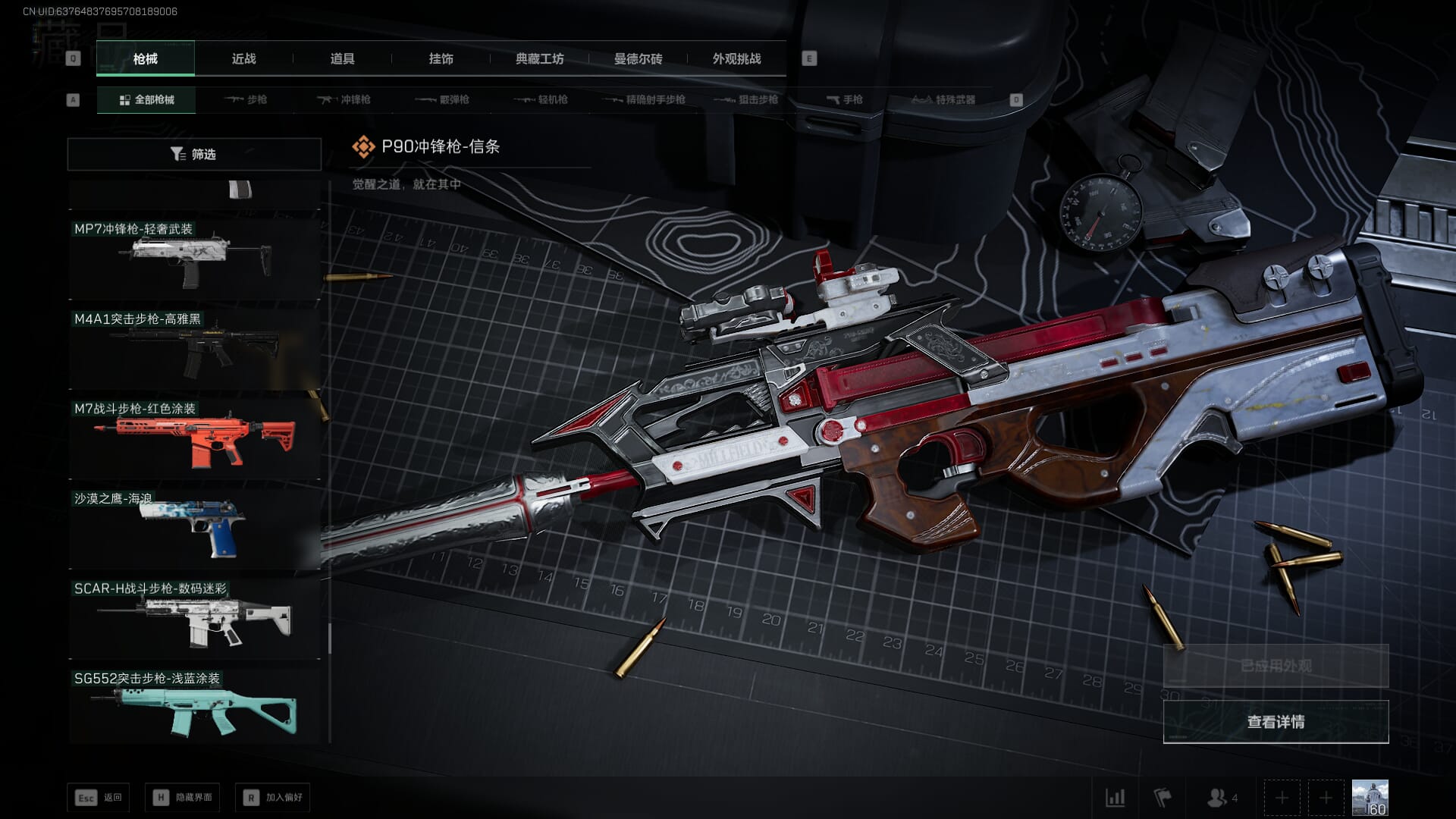Choose the M4A1突击步枪-高雅黑 skin
The width and height of the screenshot is (1456, 819).
pyautogui.click(x=195, y=348)
